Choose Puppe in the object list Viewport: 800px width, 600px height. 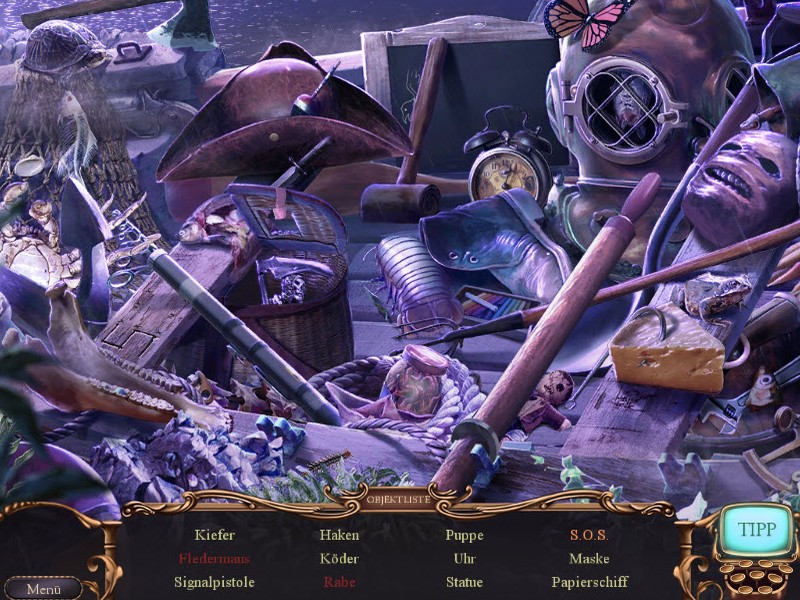click(464, 535)
